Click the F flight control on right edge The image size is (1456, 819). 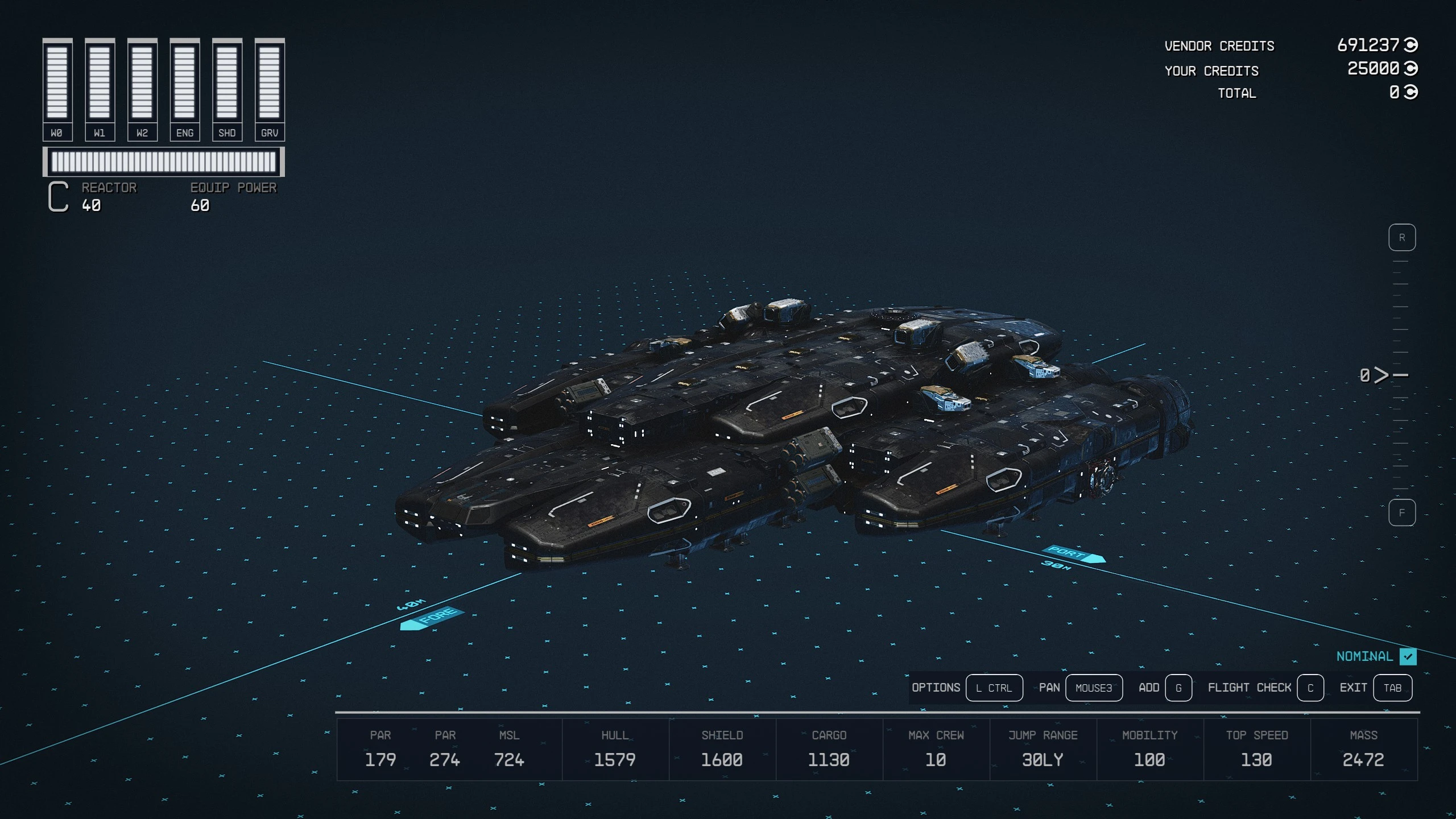pos(1403,511)
